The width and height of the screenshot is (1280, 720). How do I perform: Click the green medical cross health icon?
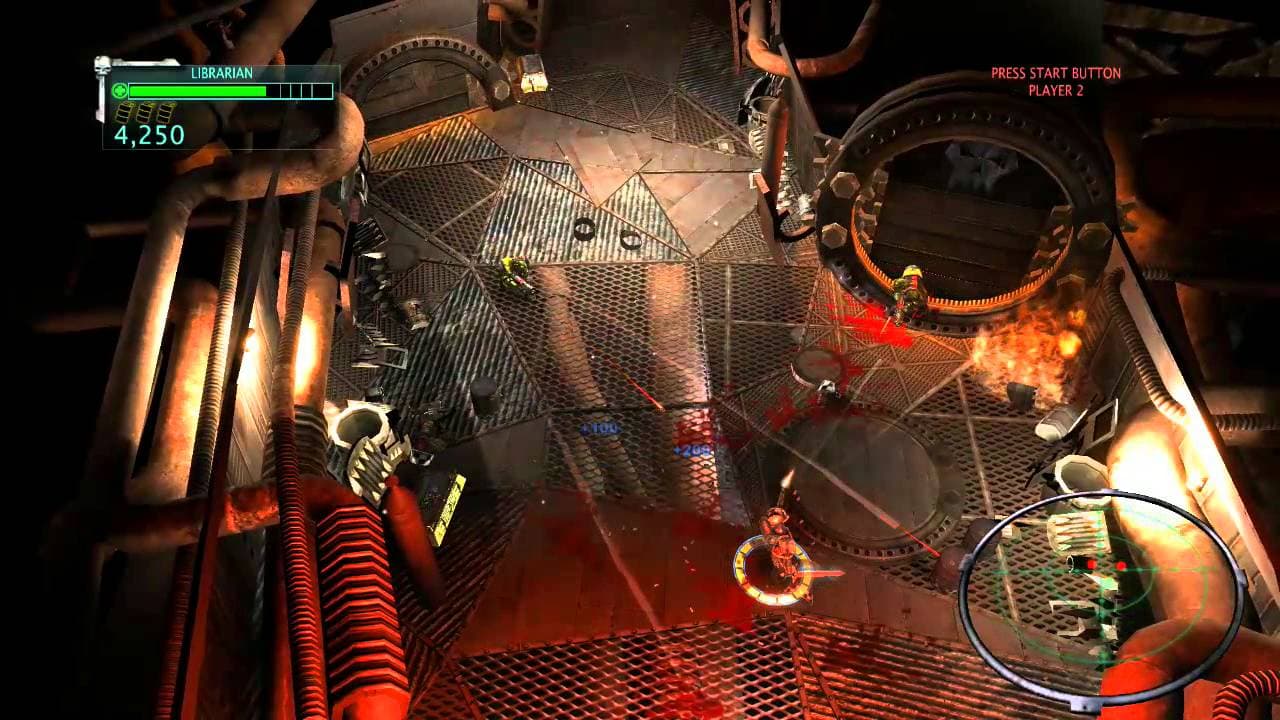pos(121,90)
